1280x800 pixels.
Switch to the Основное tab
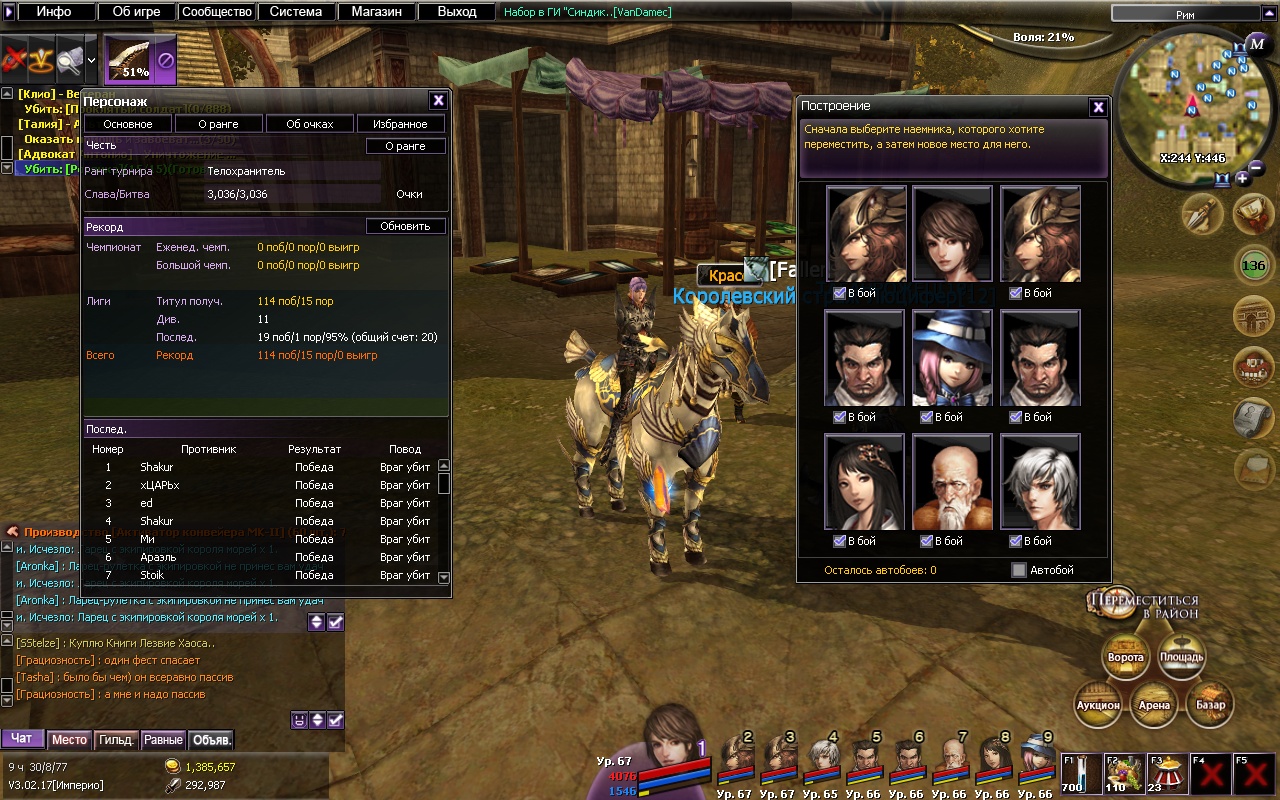[128, 124]
